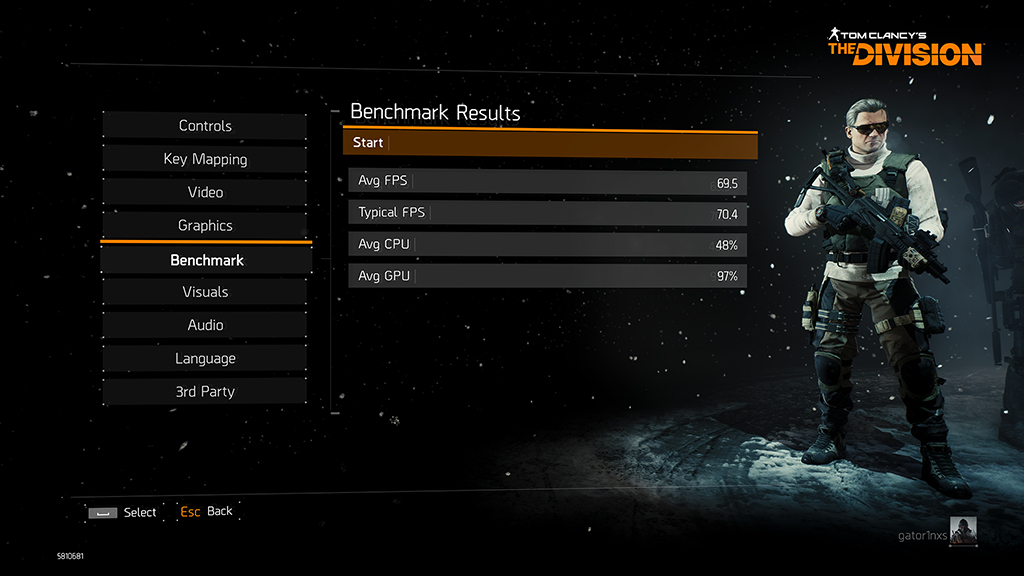Open the Audio settings section
Viewport: 1024px width, 576px height.
coord(205,325)
